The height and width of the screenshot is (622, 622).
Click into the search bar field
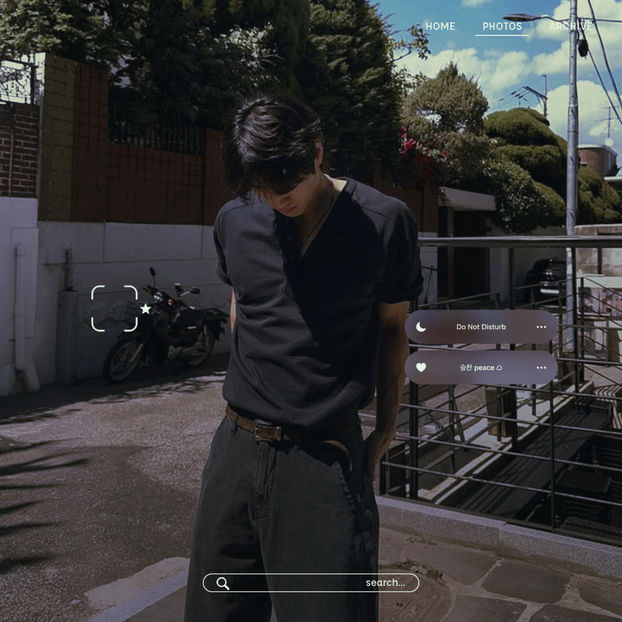311,583
